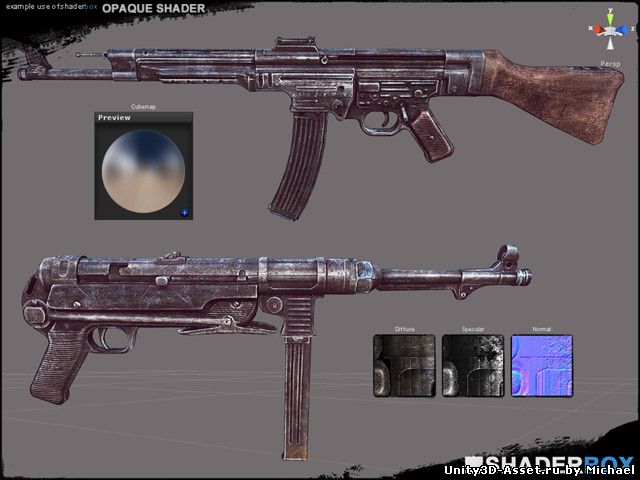The height and width of the screenshot is (480, 640).
Task: Select the Specular texture thumbnail
Action: (473, 365)
